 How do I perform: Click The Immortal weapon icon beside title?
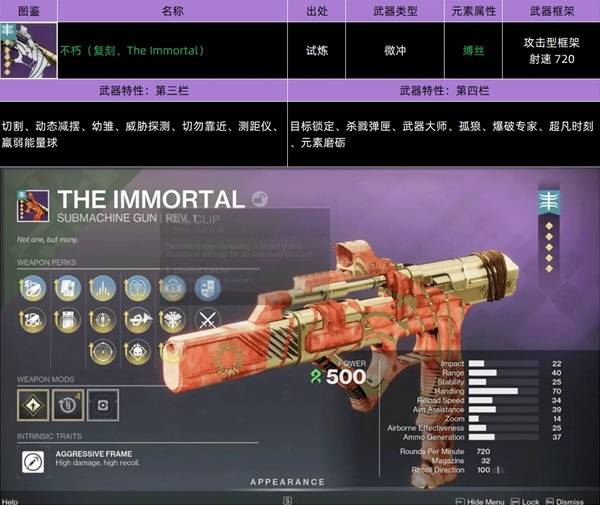pos(32,205)
